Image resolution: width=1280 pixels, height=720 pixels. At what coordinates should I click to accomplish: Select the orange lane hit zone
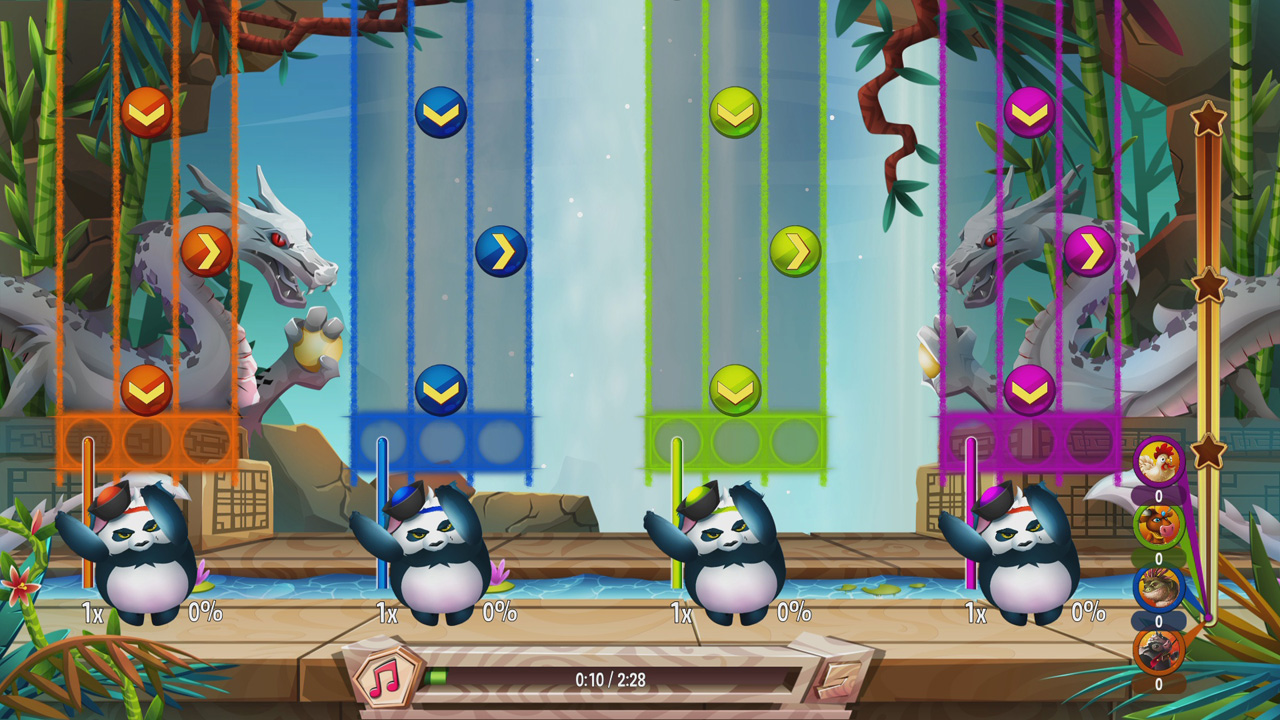(148, 438)
